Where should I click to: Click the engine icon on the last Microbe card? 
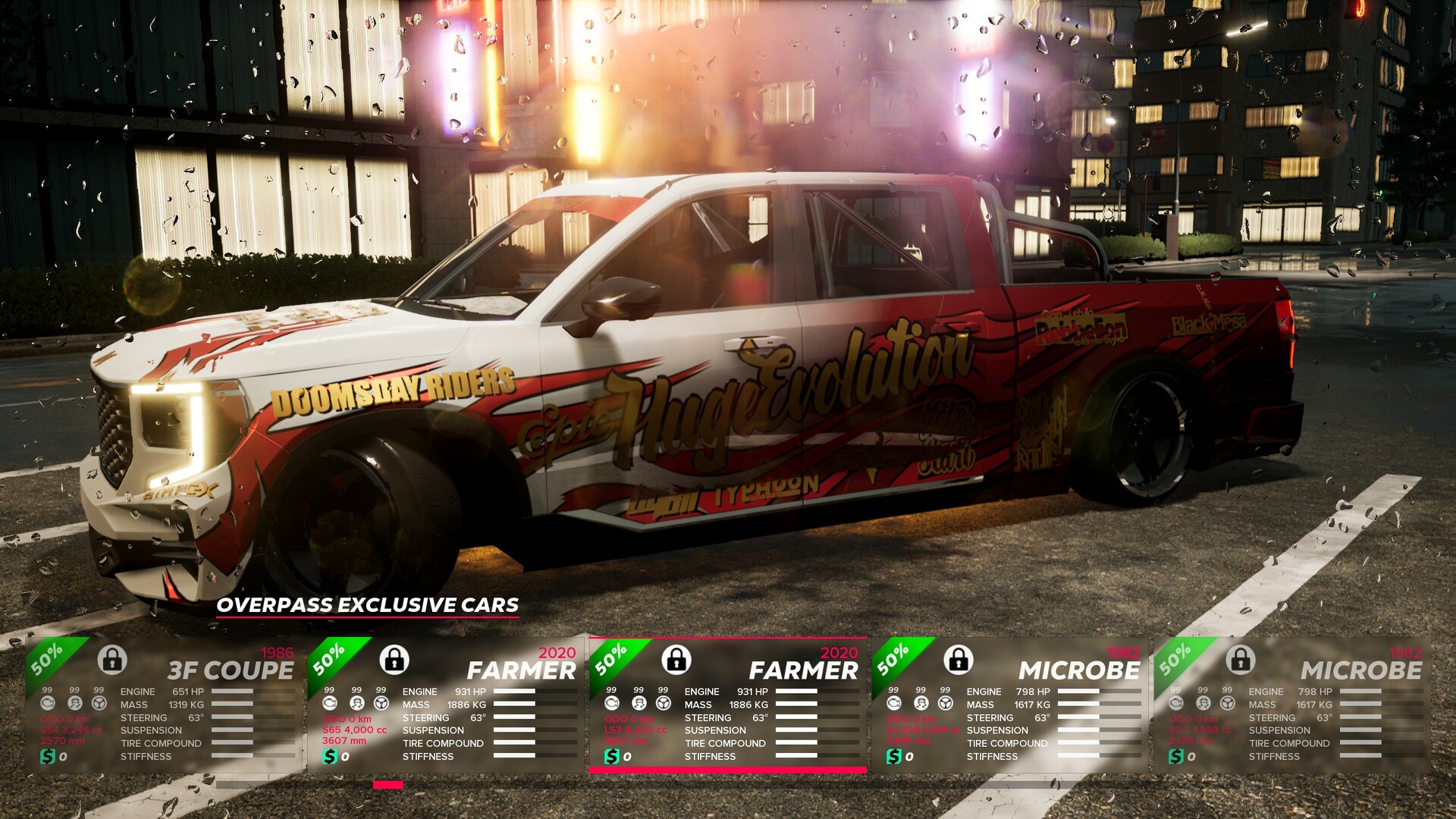(x=1176, y=703)
